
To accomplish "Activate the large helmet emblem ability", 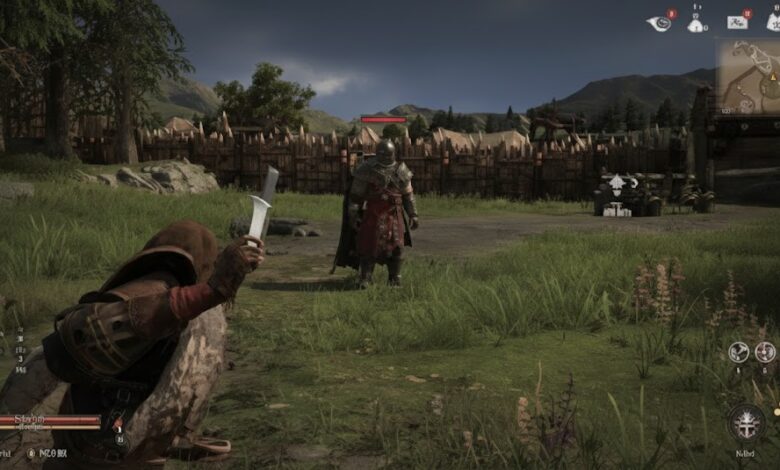I will point(746,423).
